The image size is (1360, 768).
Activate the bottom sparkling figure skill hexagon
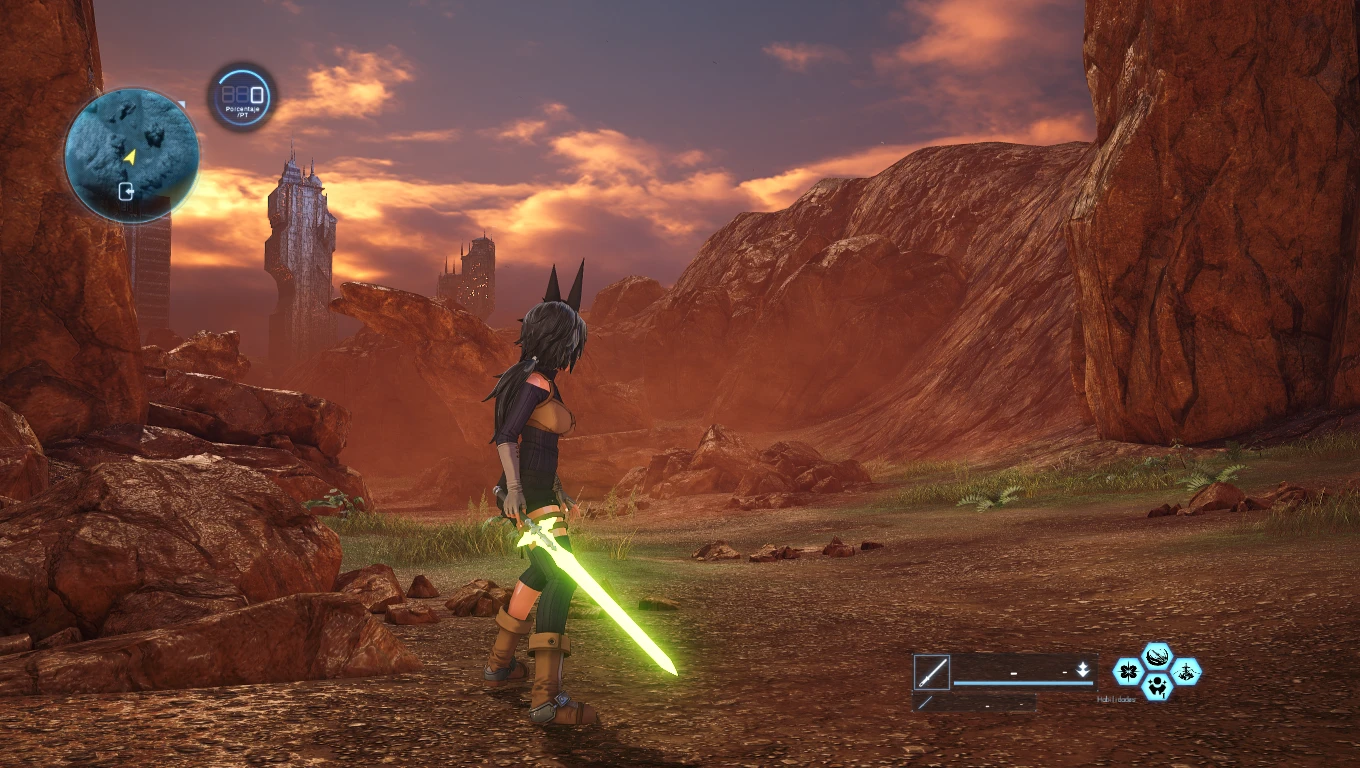(1157, 686)
